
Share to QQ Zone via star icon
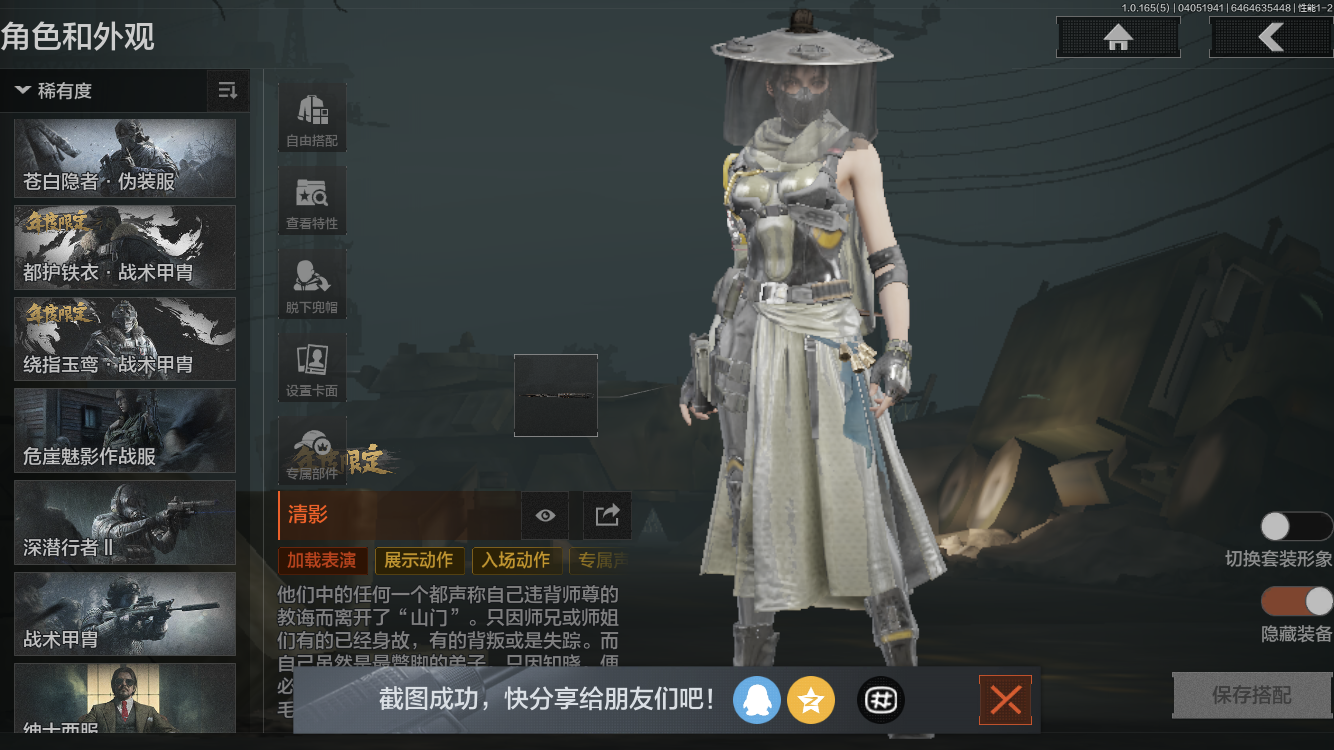click(811, 700)
